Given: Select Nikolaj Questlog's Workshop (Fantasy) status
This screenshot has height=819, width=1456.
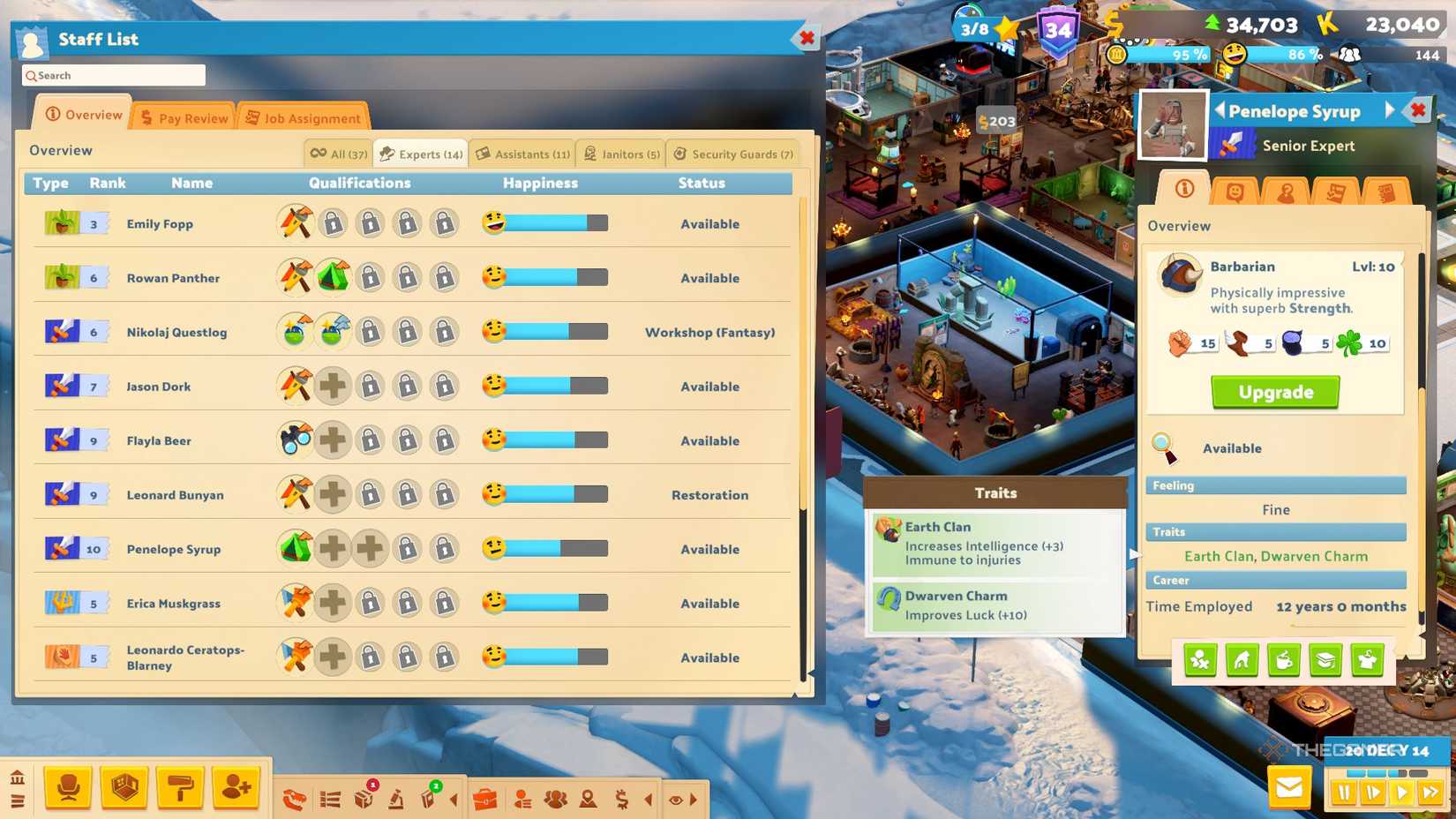Looking at the screenshot, I should point(710,333).
